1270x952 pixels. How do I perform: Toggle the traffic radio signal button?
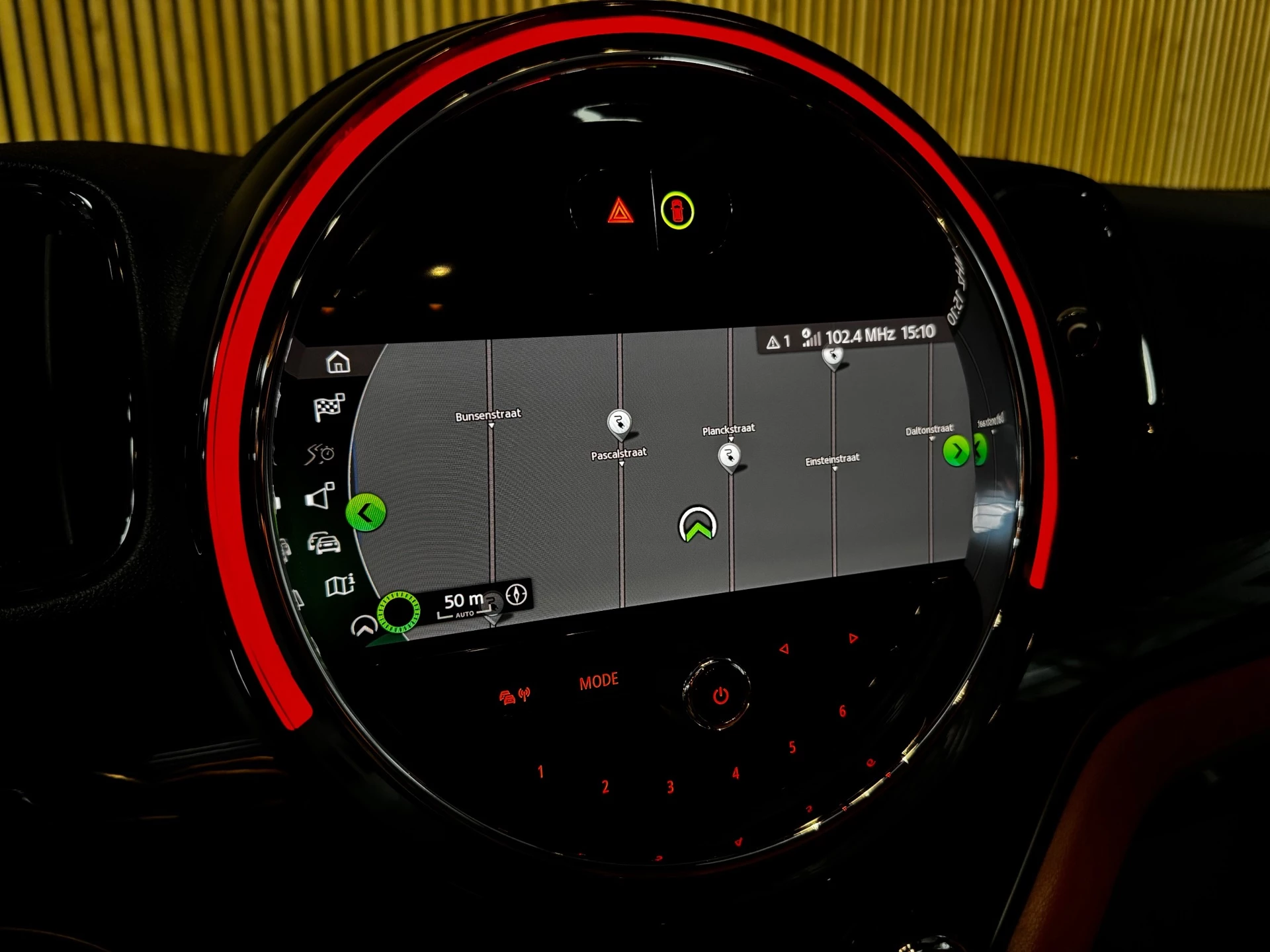514,696
